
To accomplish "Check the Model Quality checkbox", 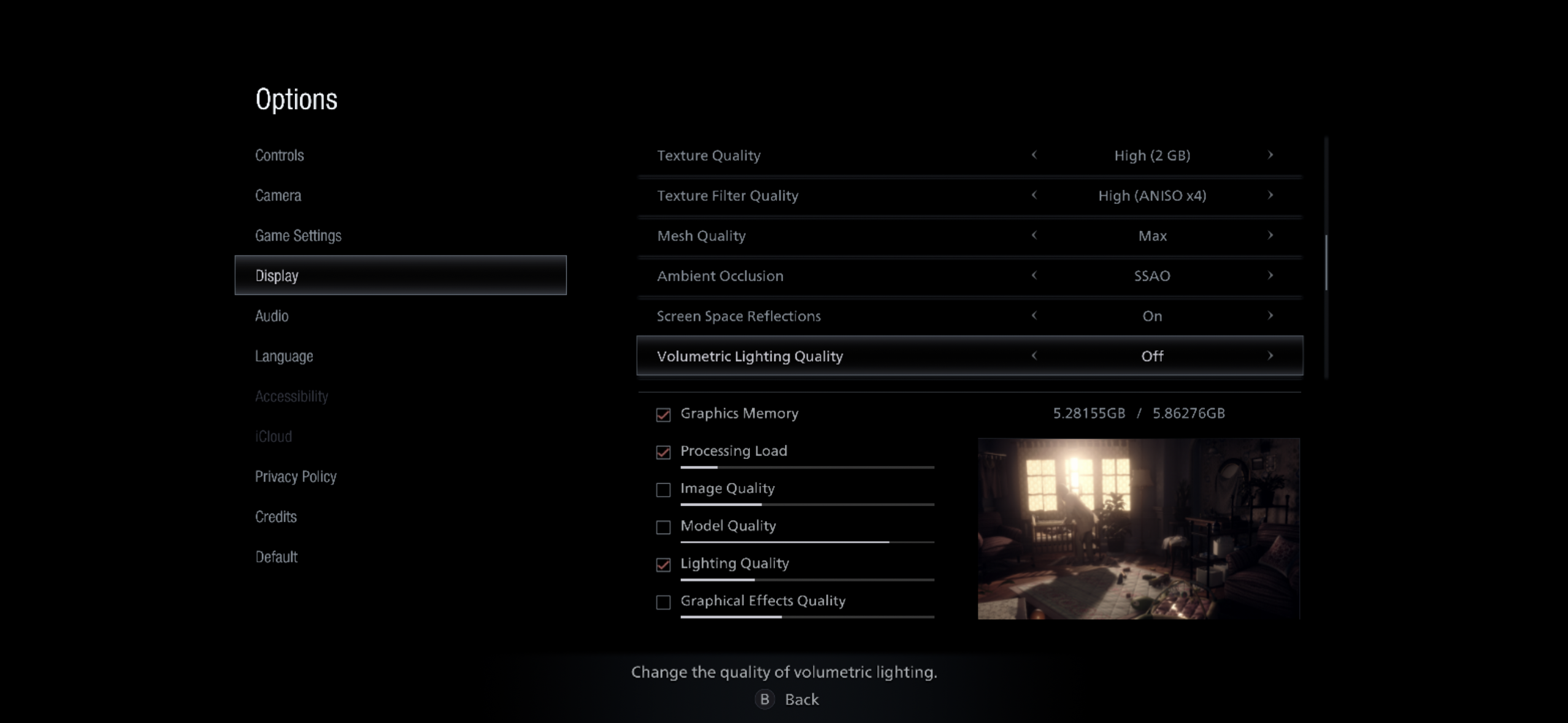I will click(663, 527).
